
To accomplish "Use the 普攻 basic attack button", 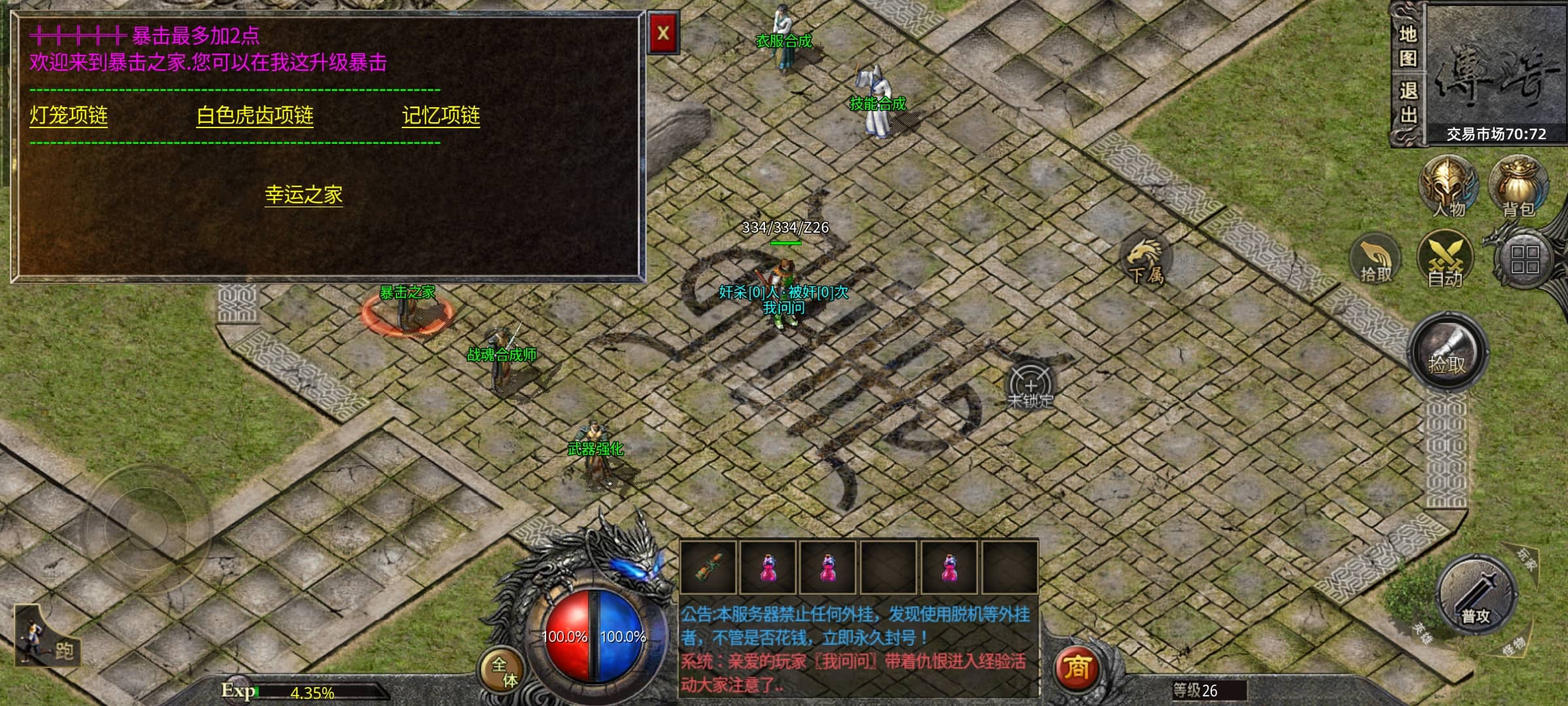I will (x=1476, y=596).
